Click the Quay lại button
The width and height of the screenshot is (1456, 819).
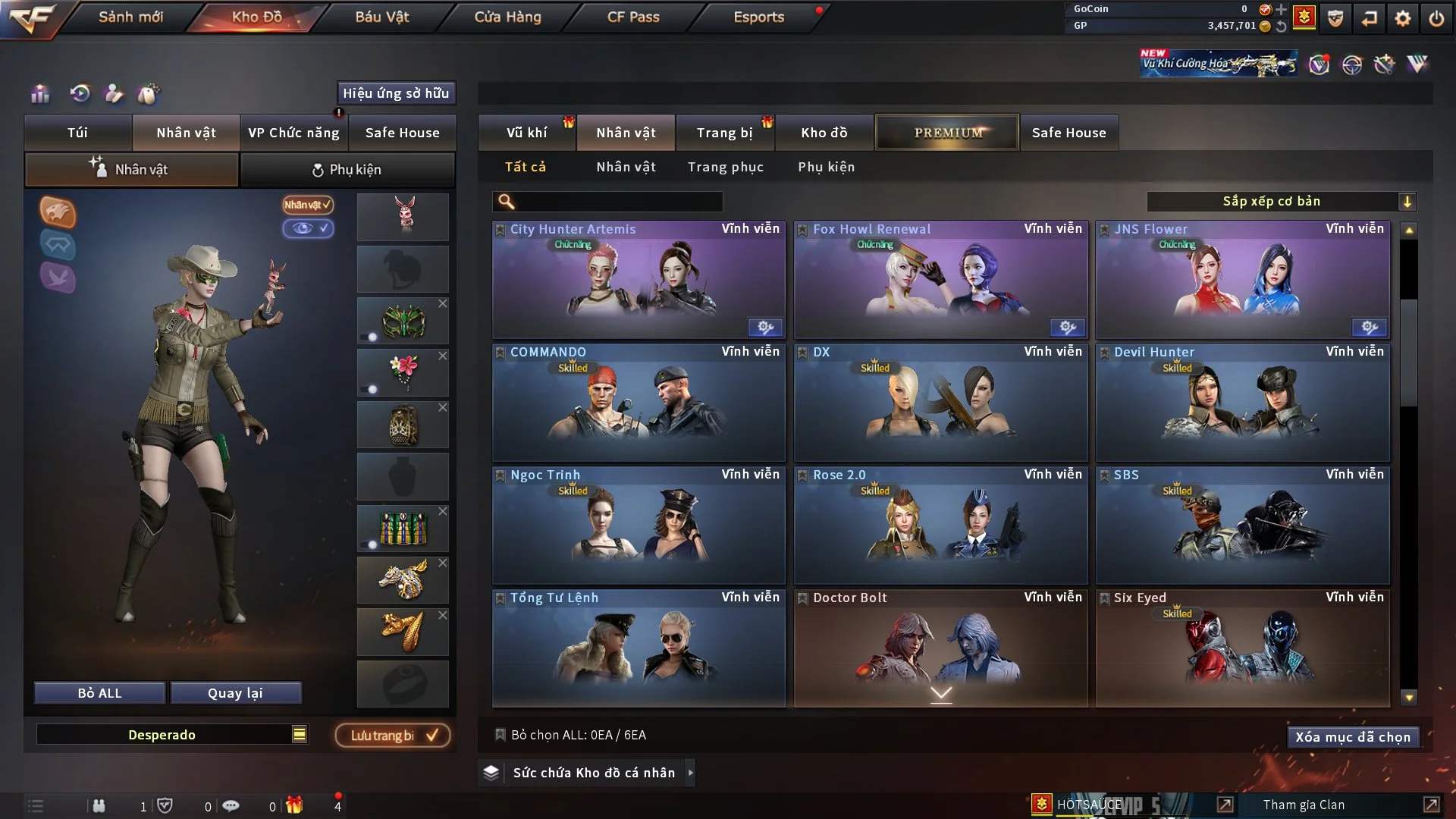[235, 693]
